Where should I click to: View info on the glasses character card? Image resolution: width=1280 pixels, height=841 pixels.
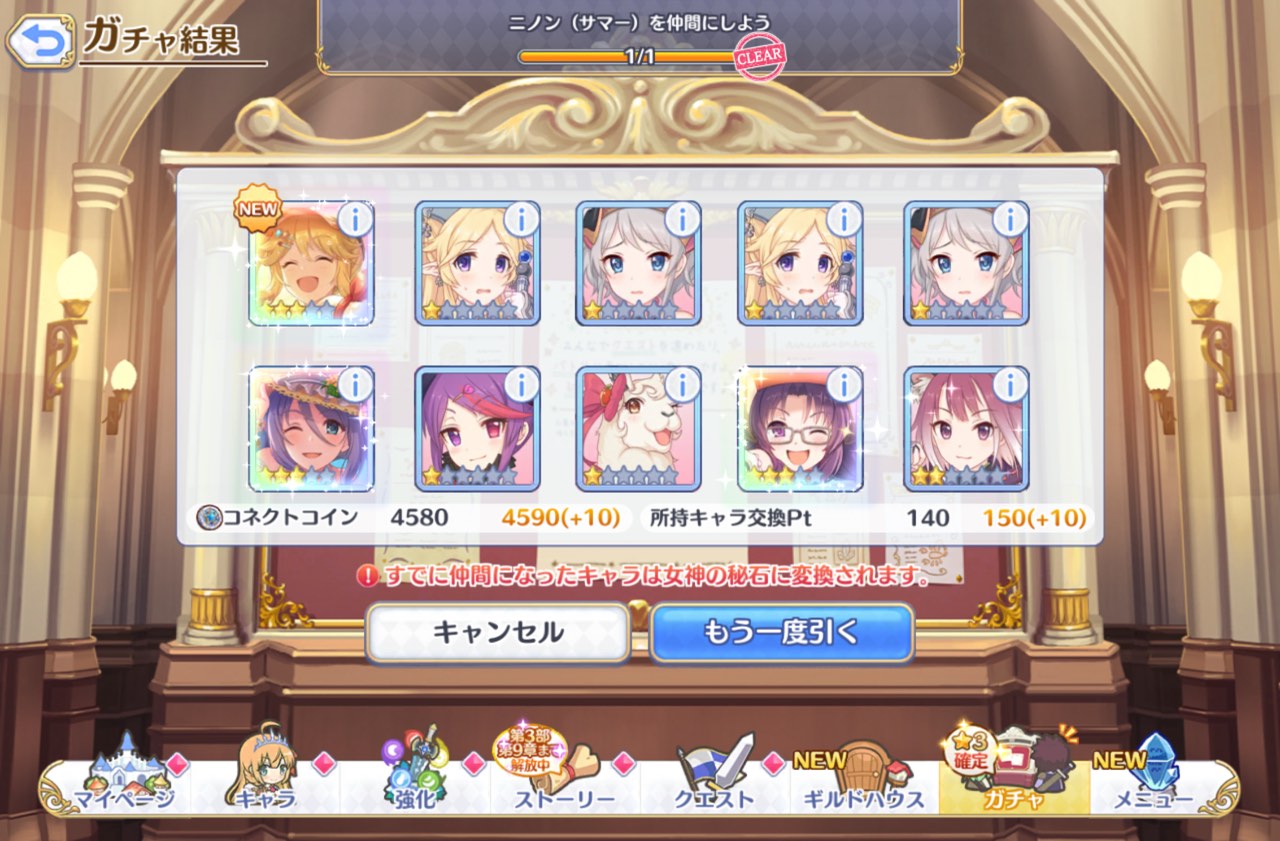pos(844,383)
